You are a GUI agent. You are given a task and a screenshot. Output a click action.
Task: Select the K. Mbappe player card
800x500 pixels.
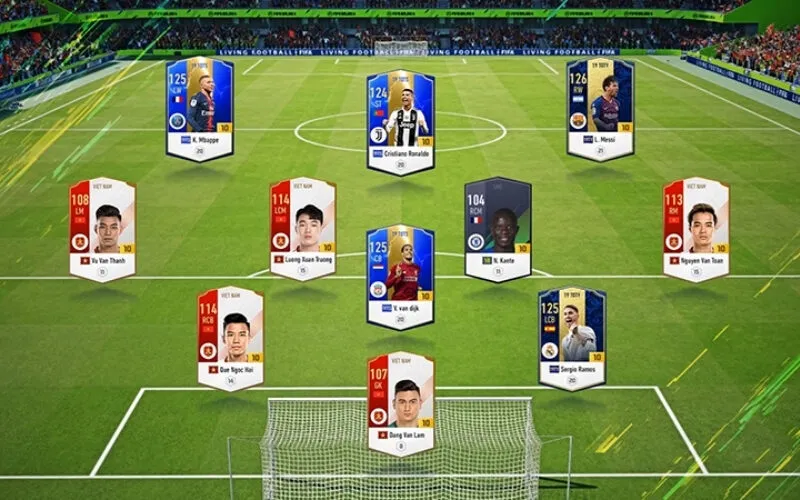(x=200, y=108)
